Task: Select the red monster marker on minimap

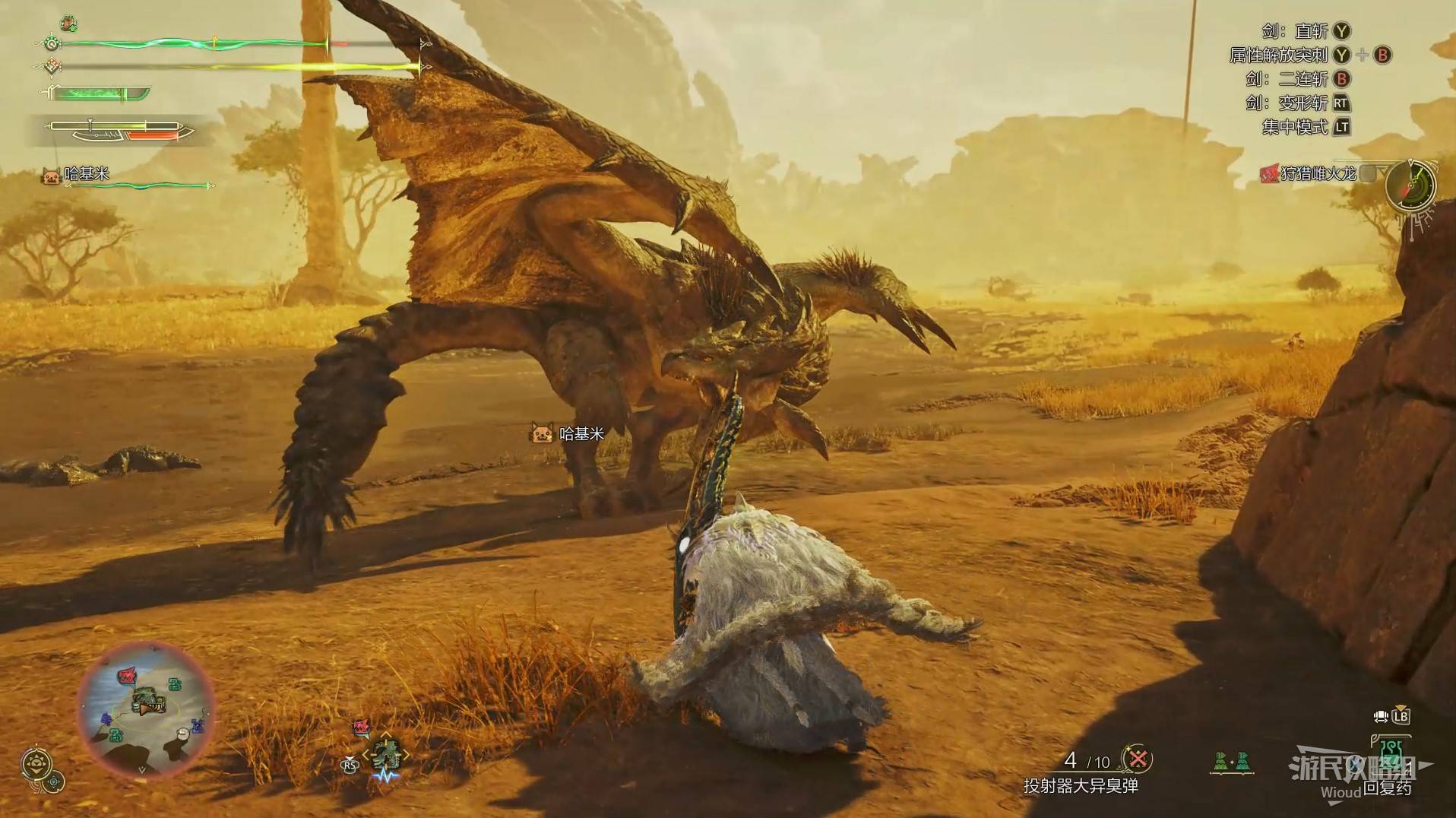Action: click(x=126, y=676)
